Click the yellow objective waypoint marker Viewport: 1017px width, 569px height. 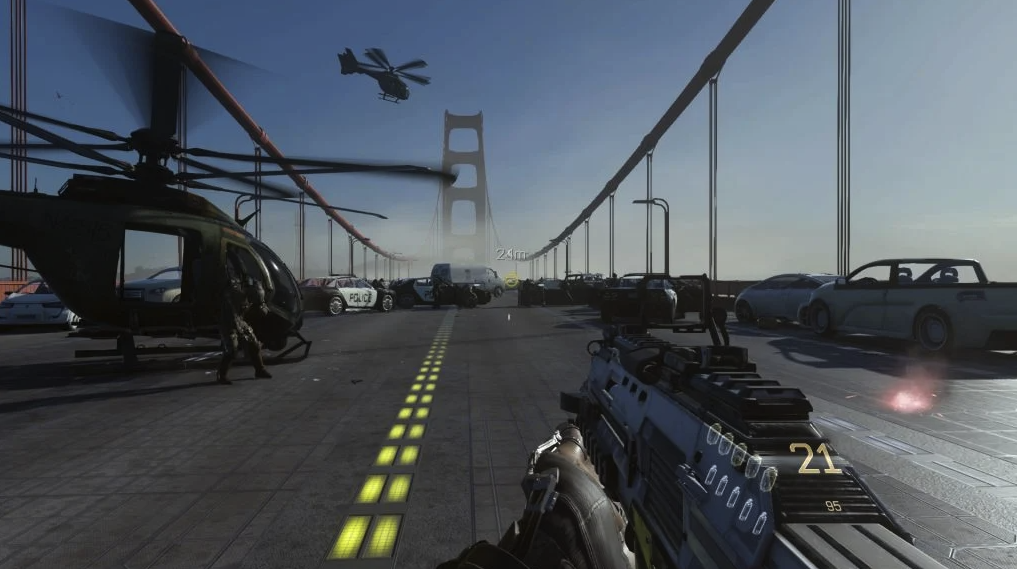(x=512, y=280)
